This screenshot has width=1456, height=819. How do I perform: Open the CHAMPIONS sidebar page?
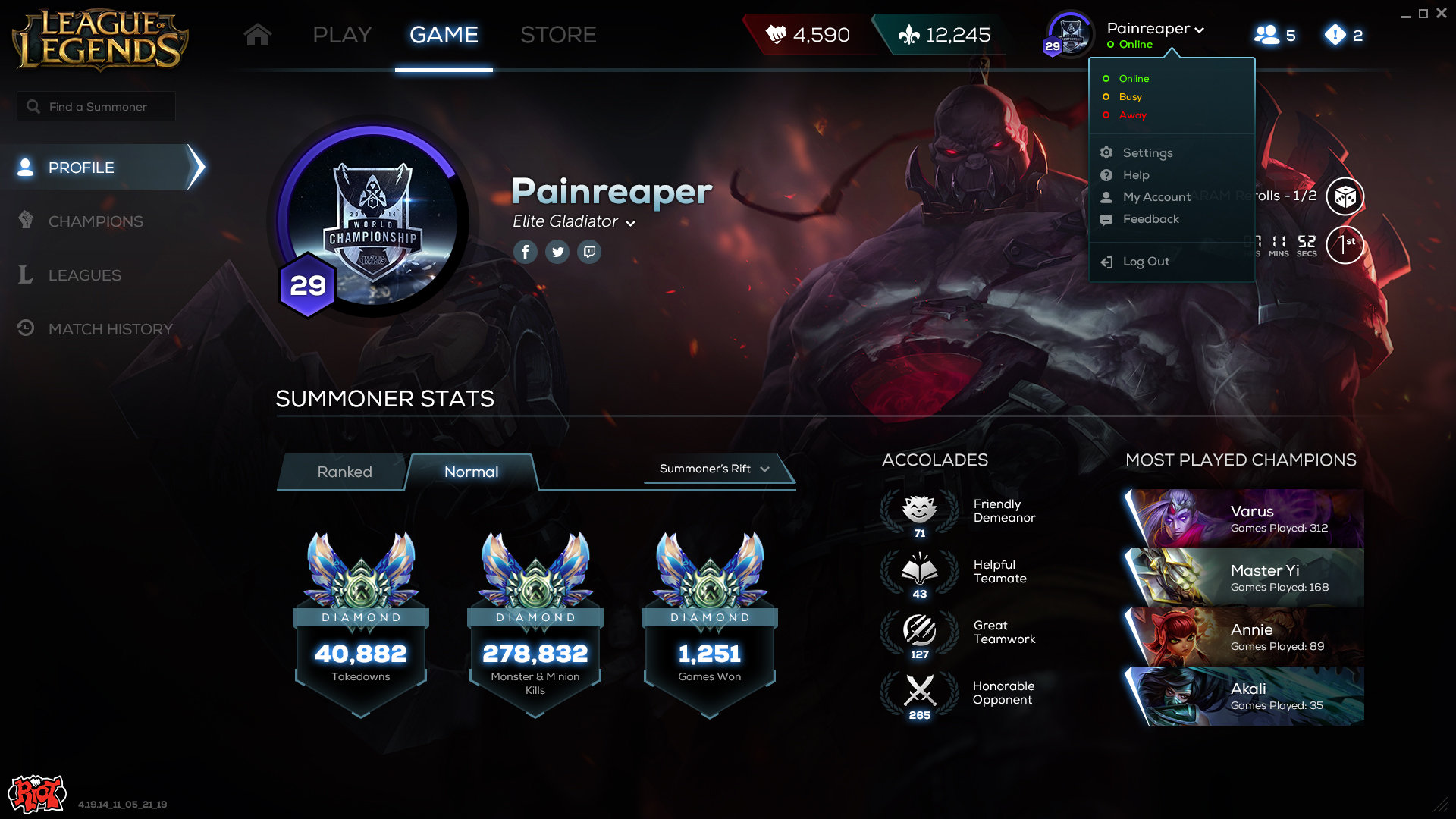(x=96, y=221)
